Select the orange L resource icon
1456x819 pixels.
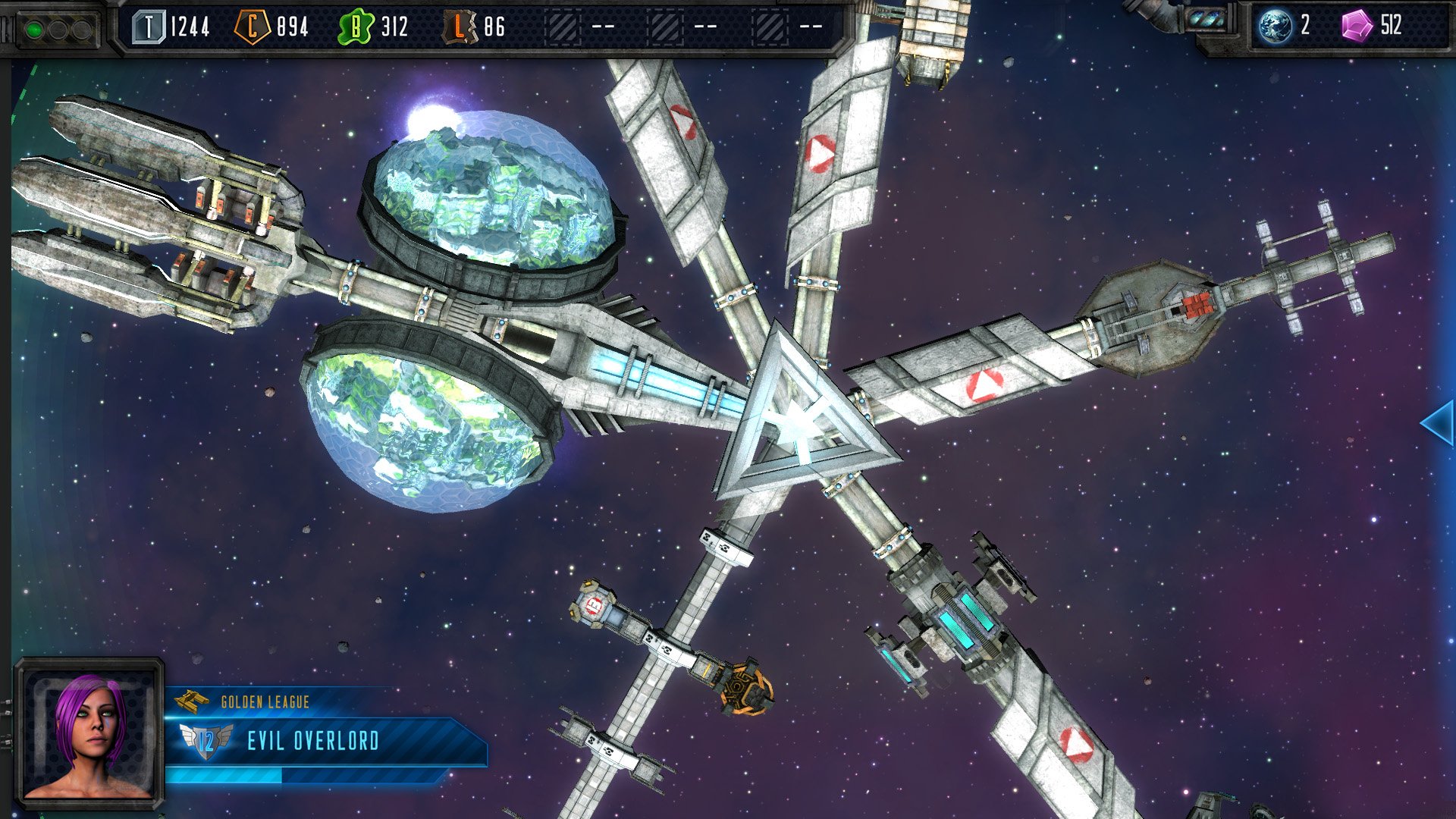pos(460,27)
